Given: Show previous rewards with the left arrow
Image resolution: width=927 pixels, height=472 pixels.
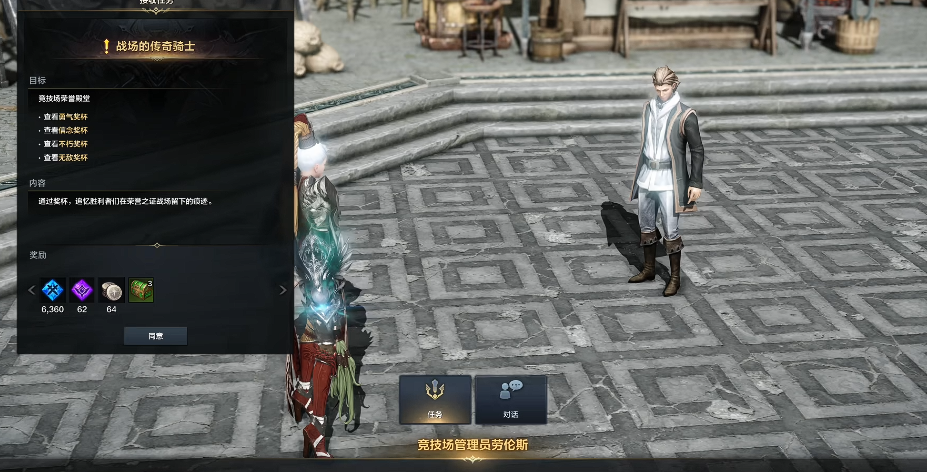Looking at the screenshot, I should click(x=31, y=290).
